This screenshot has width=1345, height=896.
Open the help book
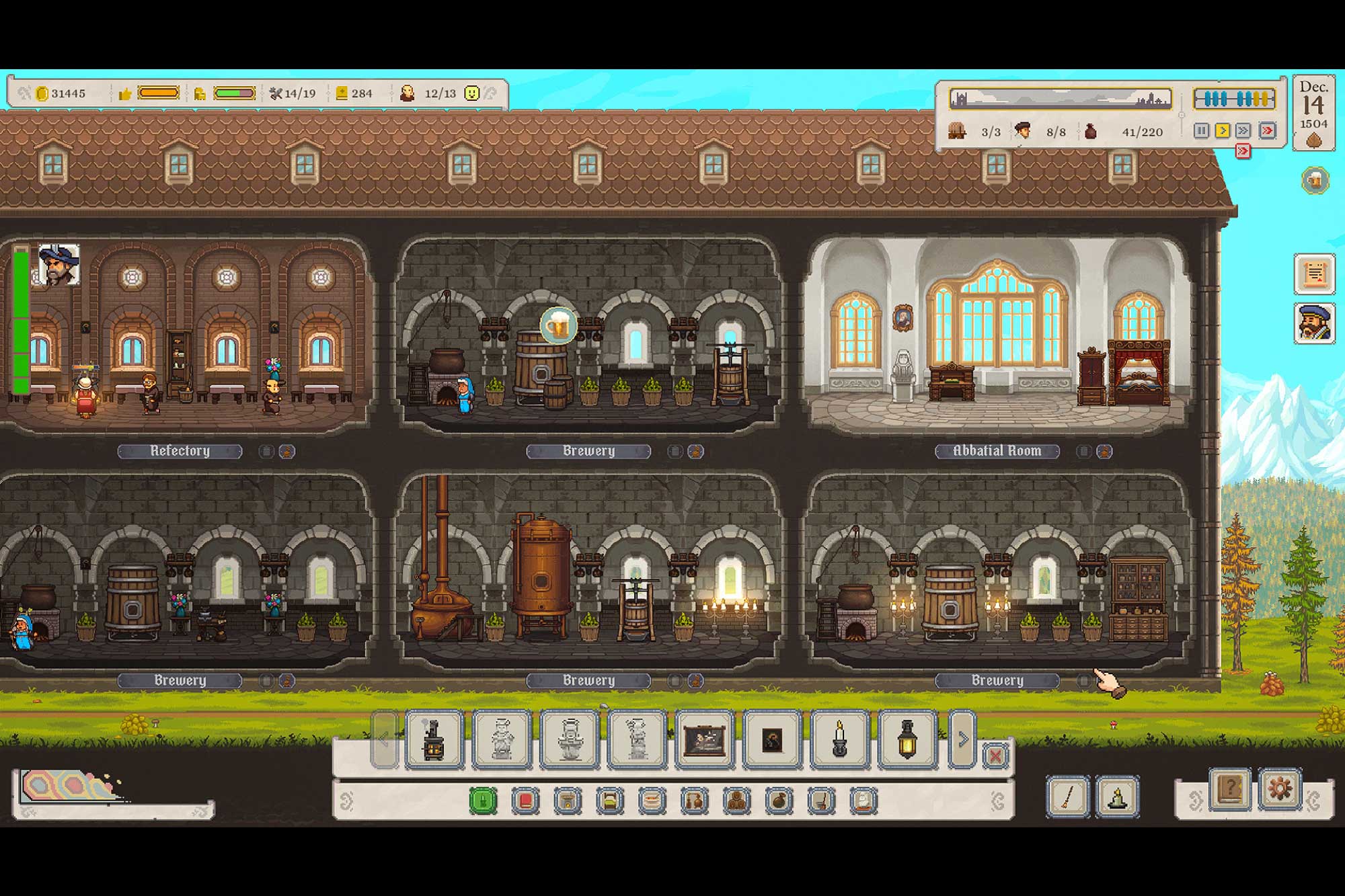pyautogui.click(x=1230, y=788)
